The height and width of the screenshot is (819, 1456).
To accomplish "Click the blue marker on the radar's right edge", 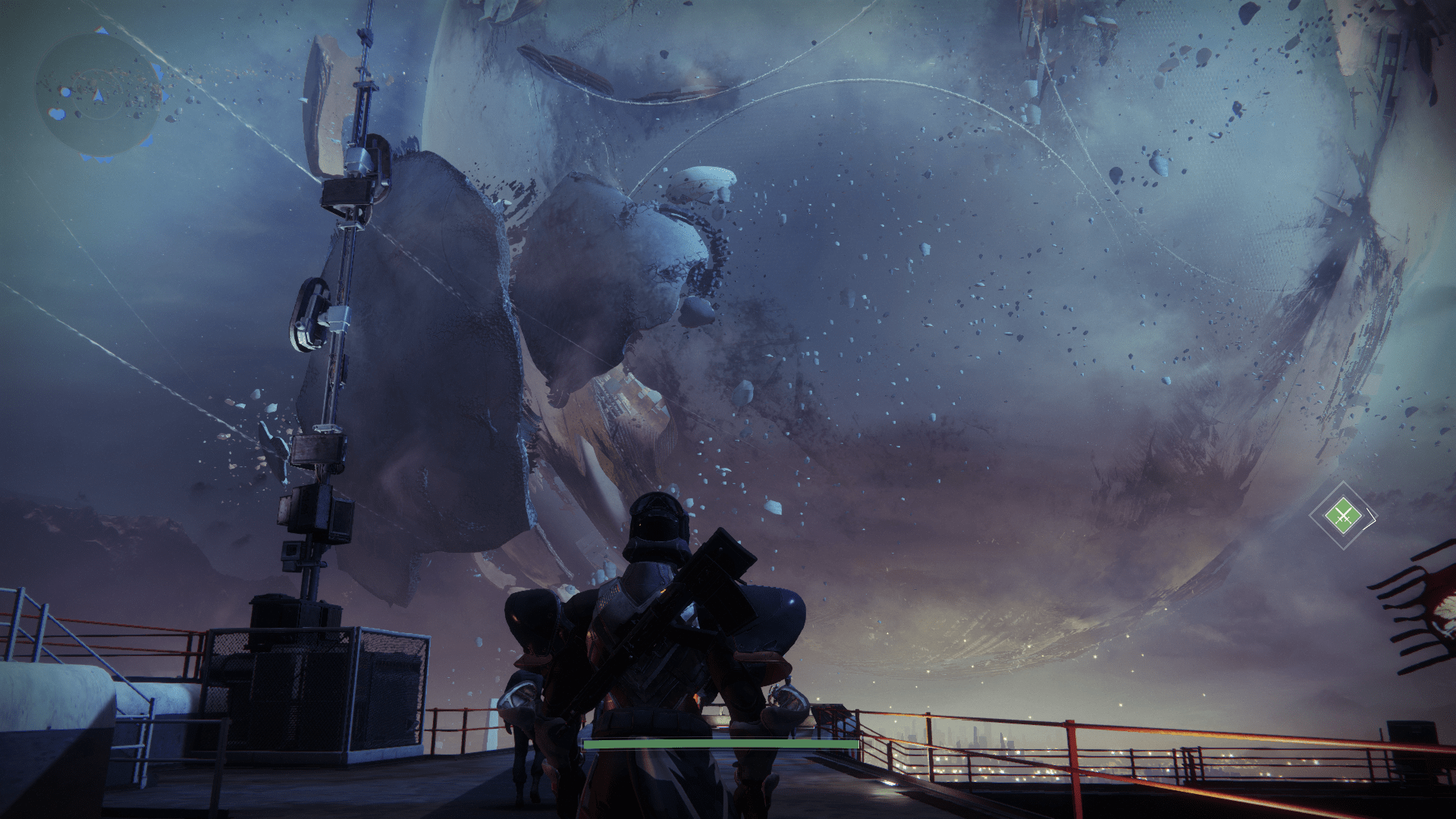I will coord(165,95).
